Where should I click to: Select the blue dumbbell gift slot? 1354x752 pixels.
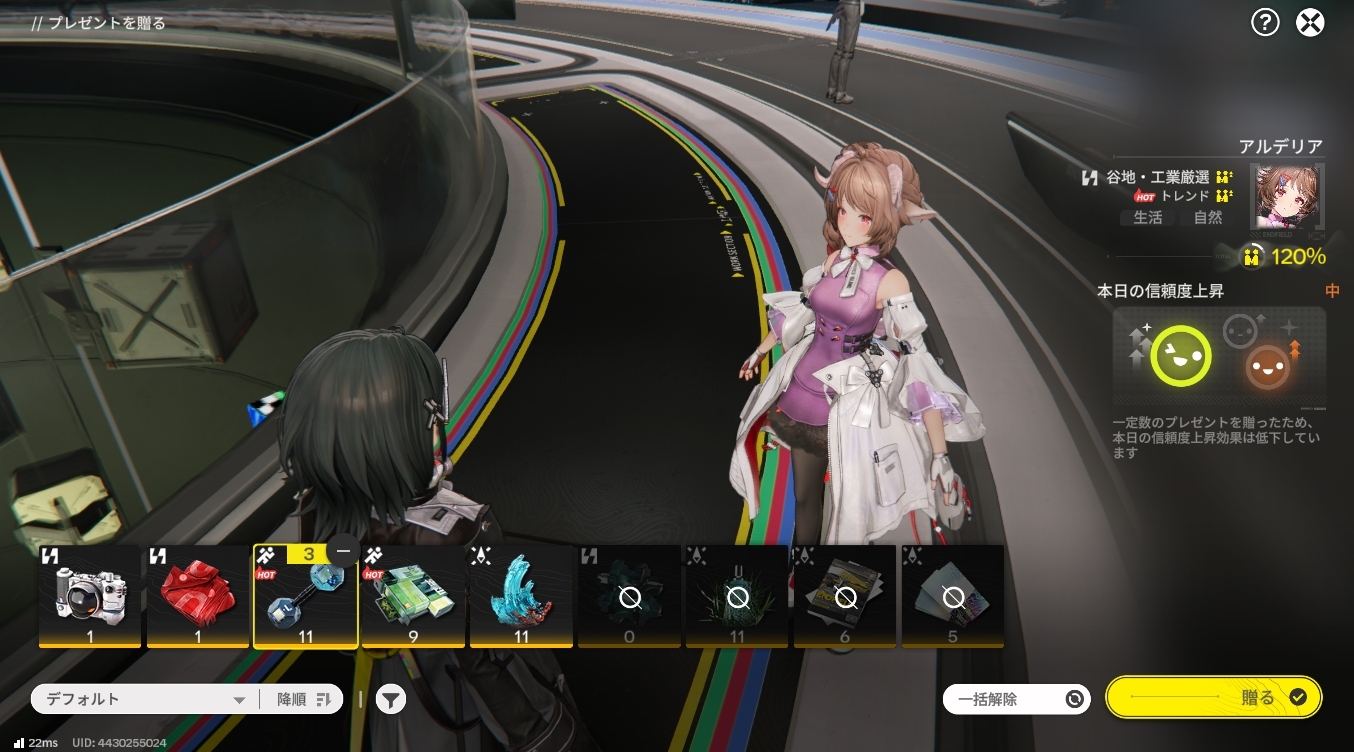pos(305,600)
